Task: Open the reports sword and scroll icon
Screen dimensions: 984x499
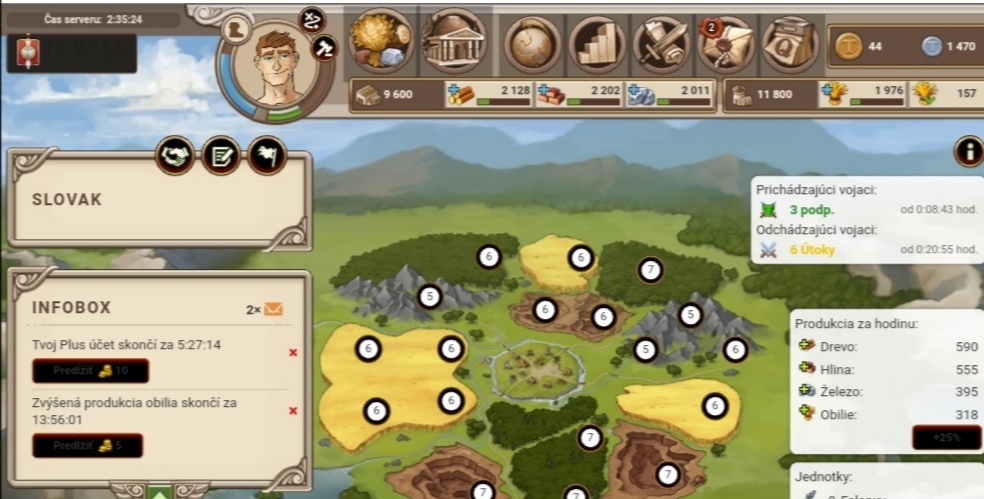Action: click(661, 44)
